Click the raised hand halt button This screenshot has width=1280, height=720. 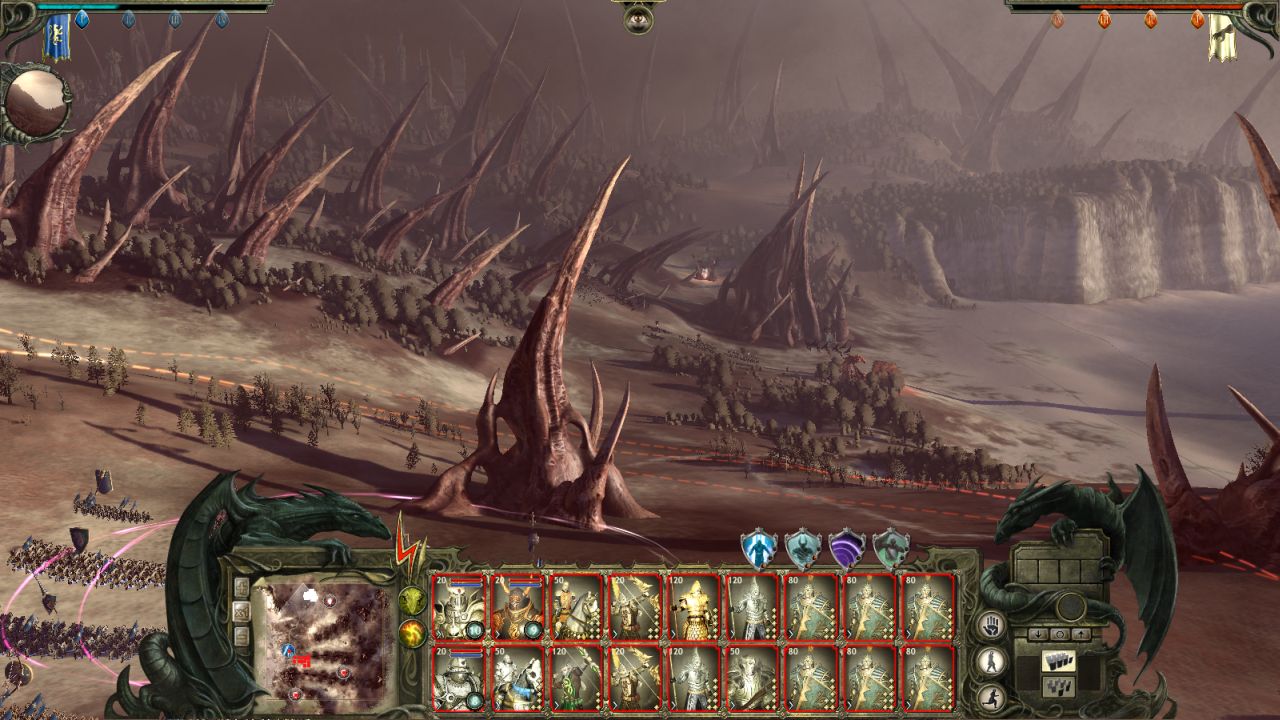tap(990, 625)
